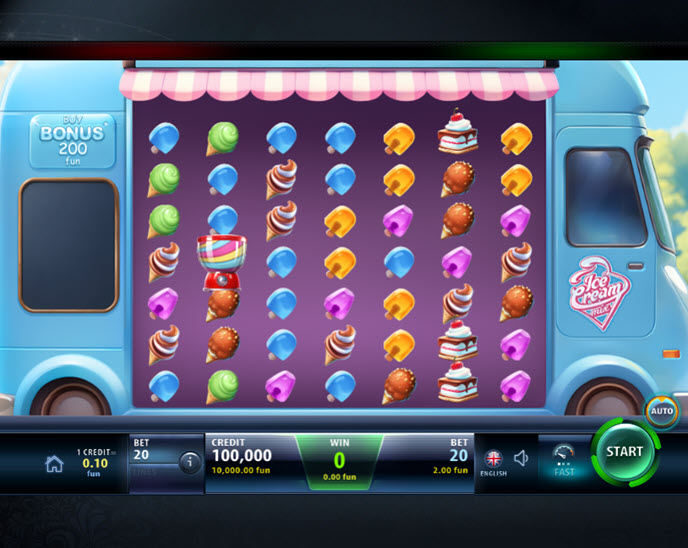The height and width of the screenshot is (548, 688).
Task: Buy the Bonus for 200 fun
Action: click(72, 141)
